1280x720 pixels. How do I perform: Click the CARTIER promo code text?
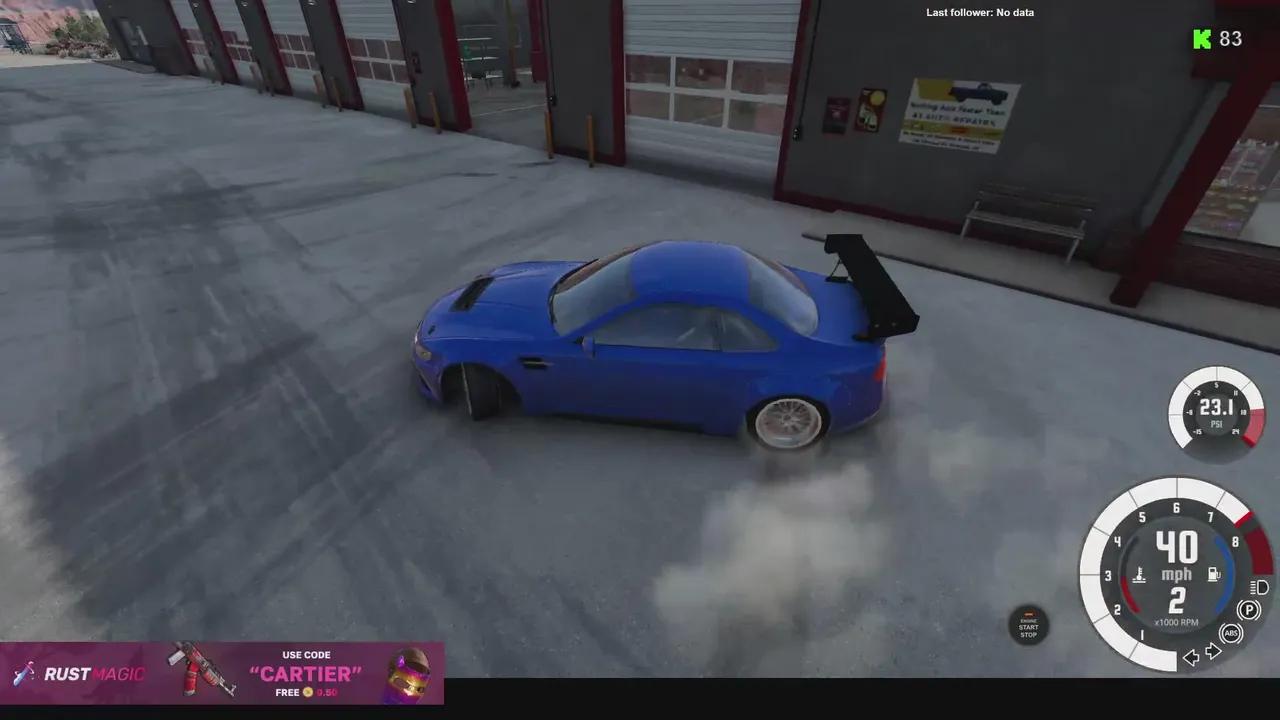click(x=306, y=673)
